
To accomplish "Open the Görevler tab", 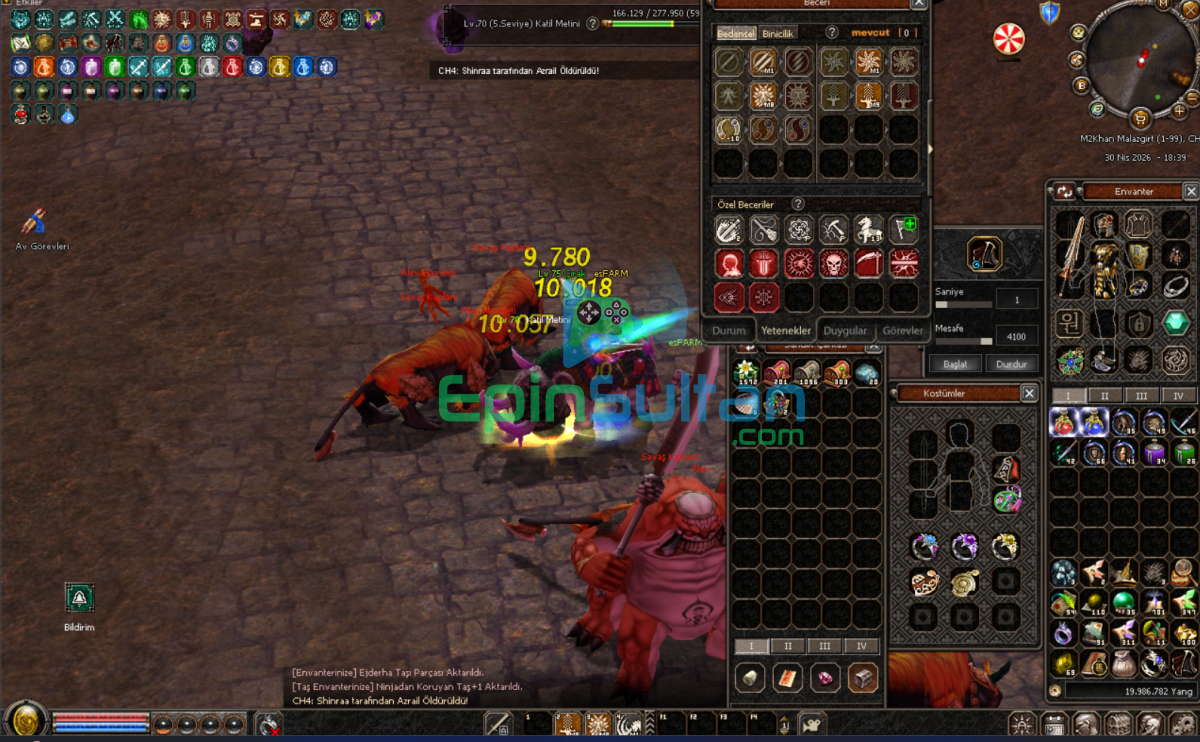I will click(902, 330).
